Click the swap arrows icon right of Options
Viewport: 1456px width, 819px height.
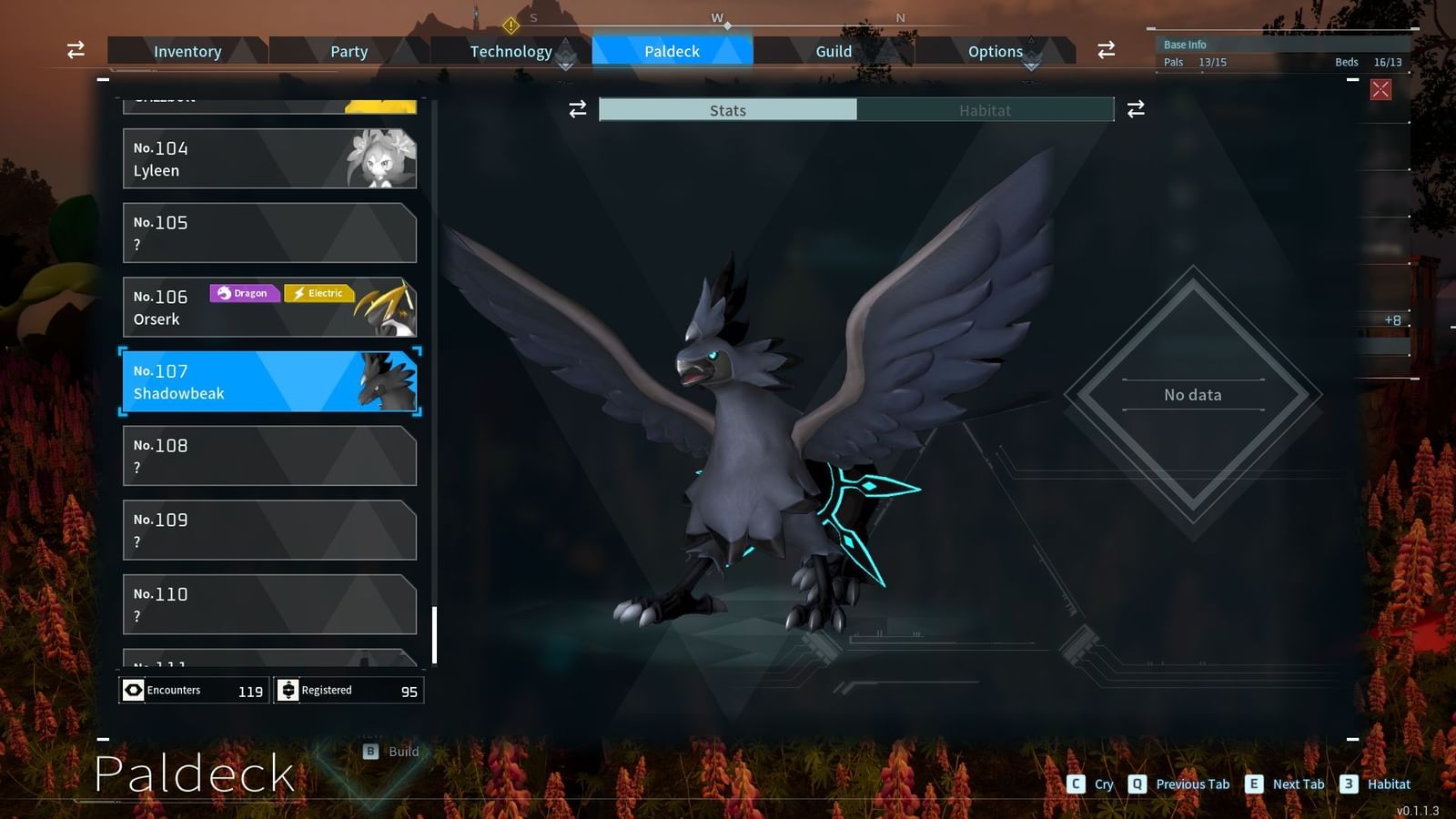[x=1105, y=50]
